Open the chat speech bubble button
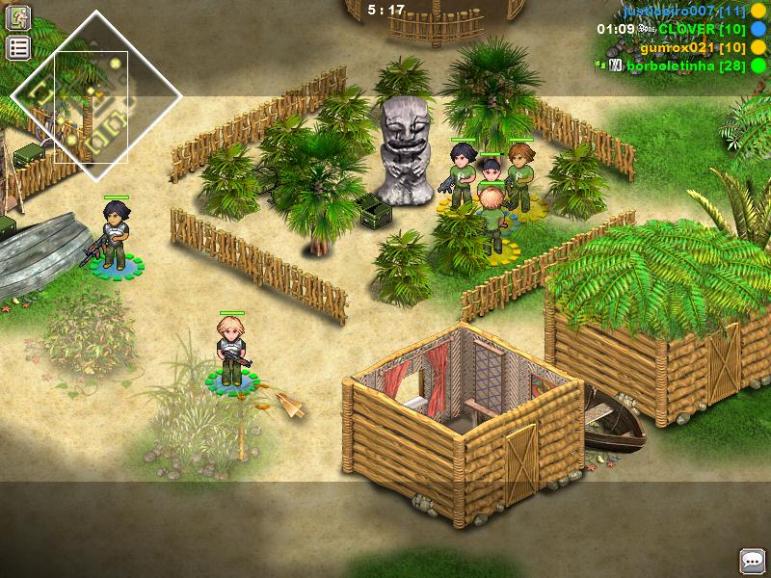The image size is (771, 578). pyautogui.click(x=752, y=560)
